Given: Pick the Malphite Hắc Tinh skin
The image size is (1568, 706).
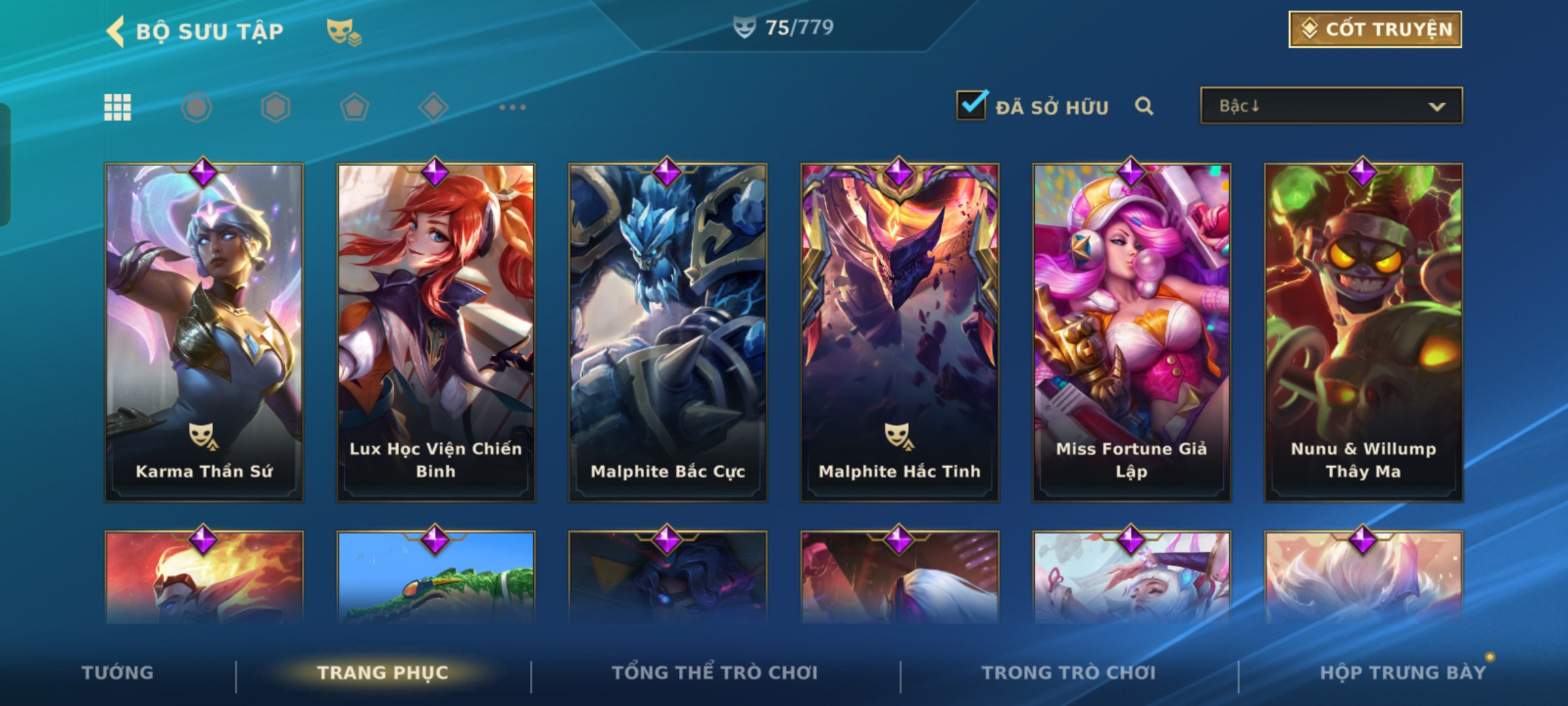Looking at the screenshot, I should point(900,332).
